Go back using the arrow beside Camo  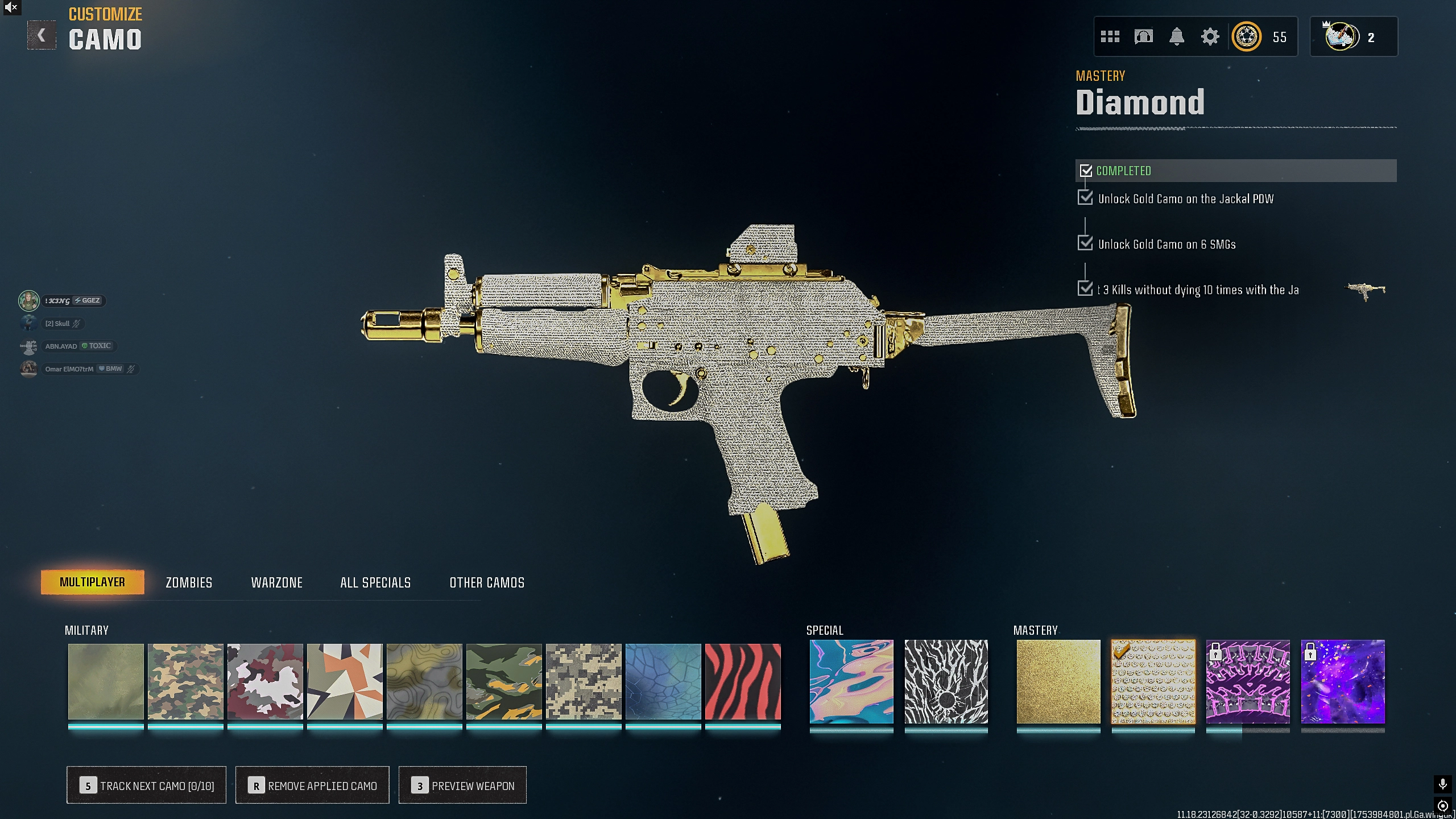point(42,35)
